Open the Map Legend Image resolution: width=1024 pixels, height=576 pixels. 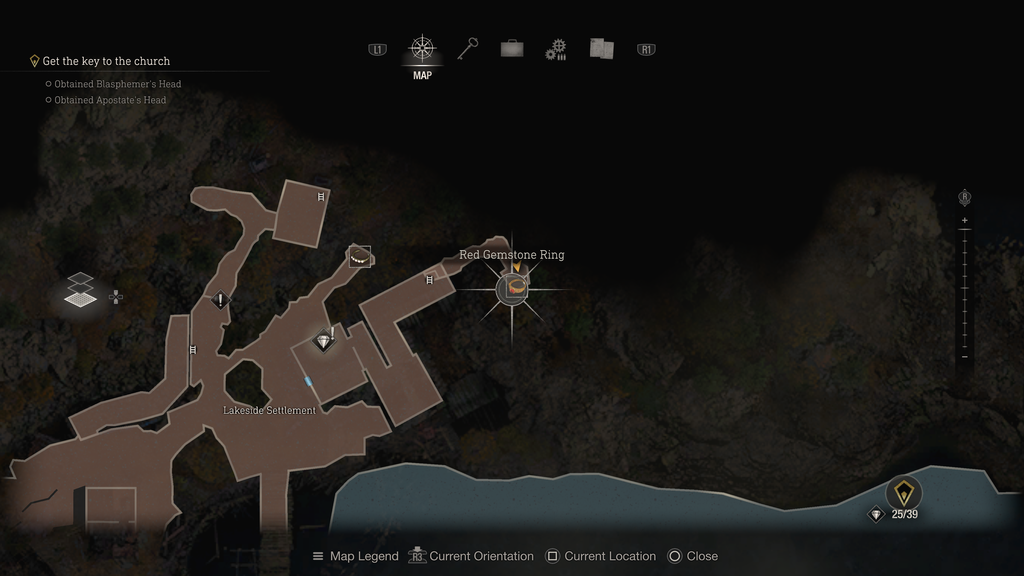pos(355,556)
